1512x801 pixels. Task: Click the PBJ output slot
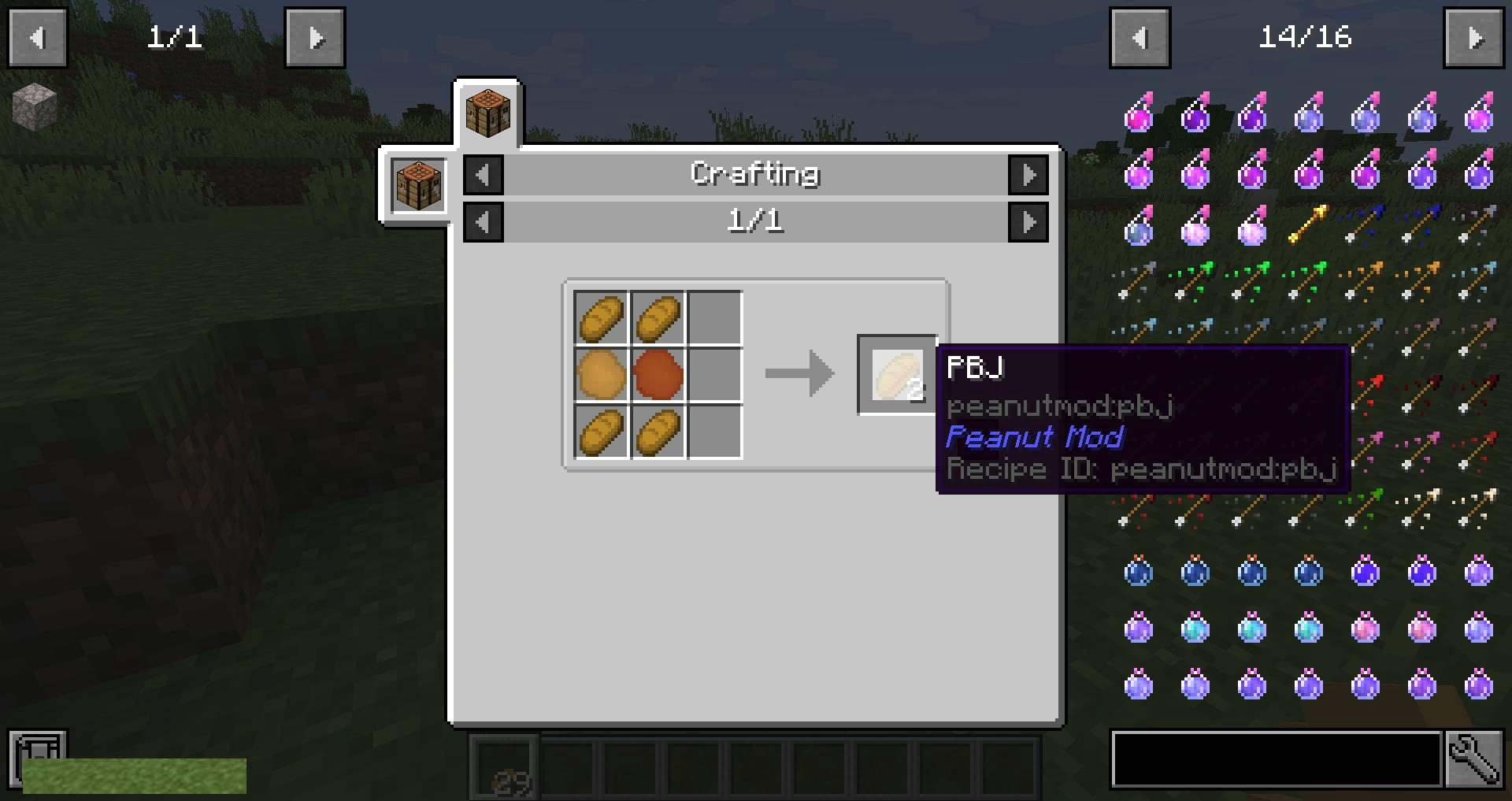(x=897, y=374)
